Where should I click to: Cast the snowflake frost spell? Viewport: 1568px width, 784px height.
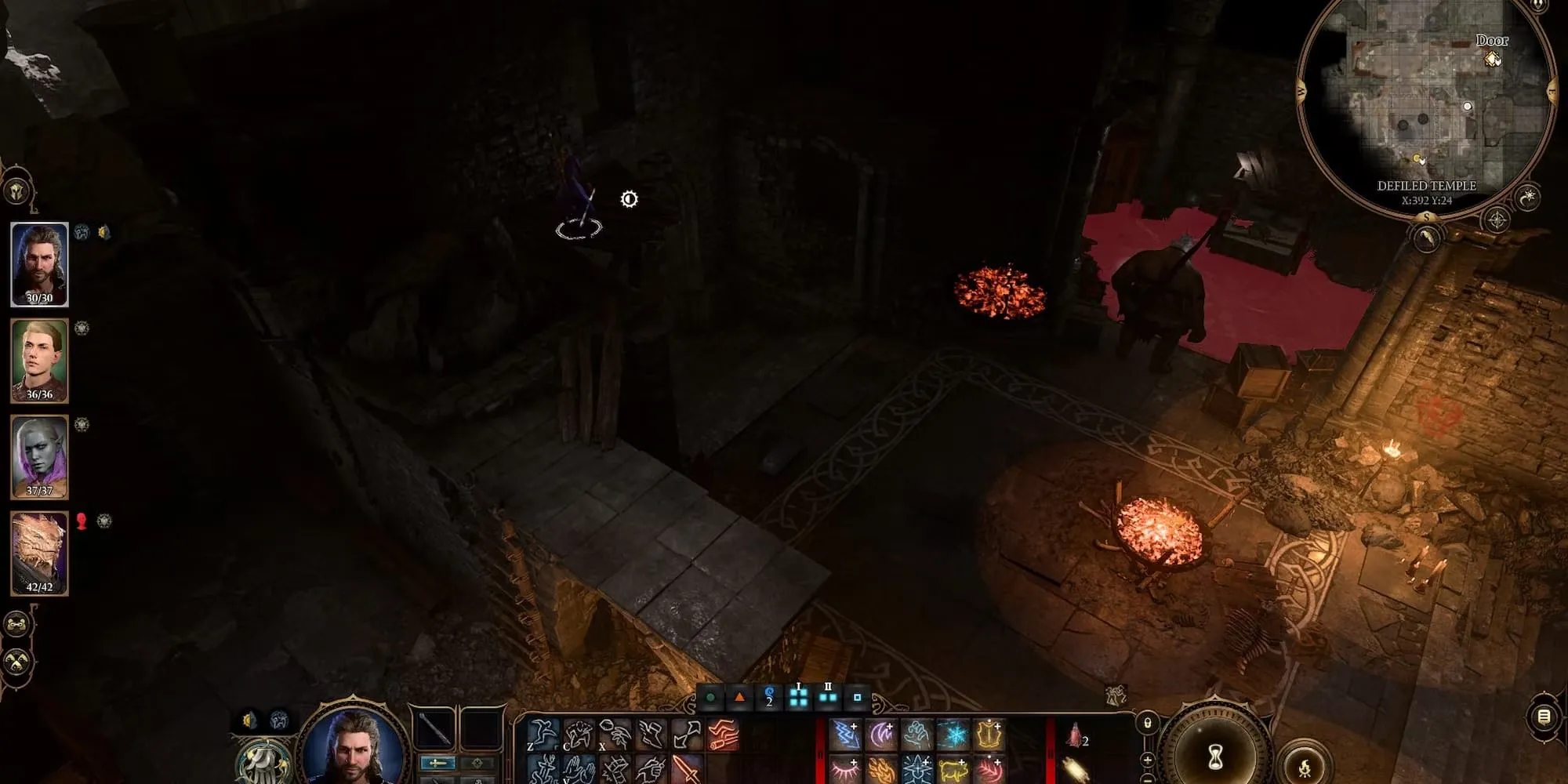[953, 735]
